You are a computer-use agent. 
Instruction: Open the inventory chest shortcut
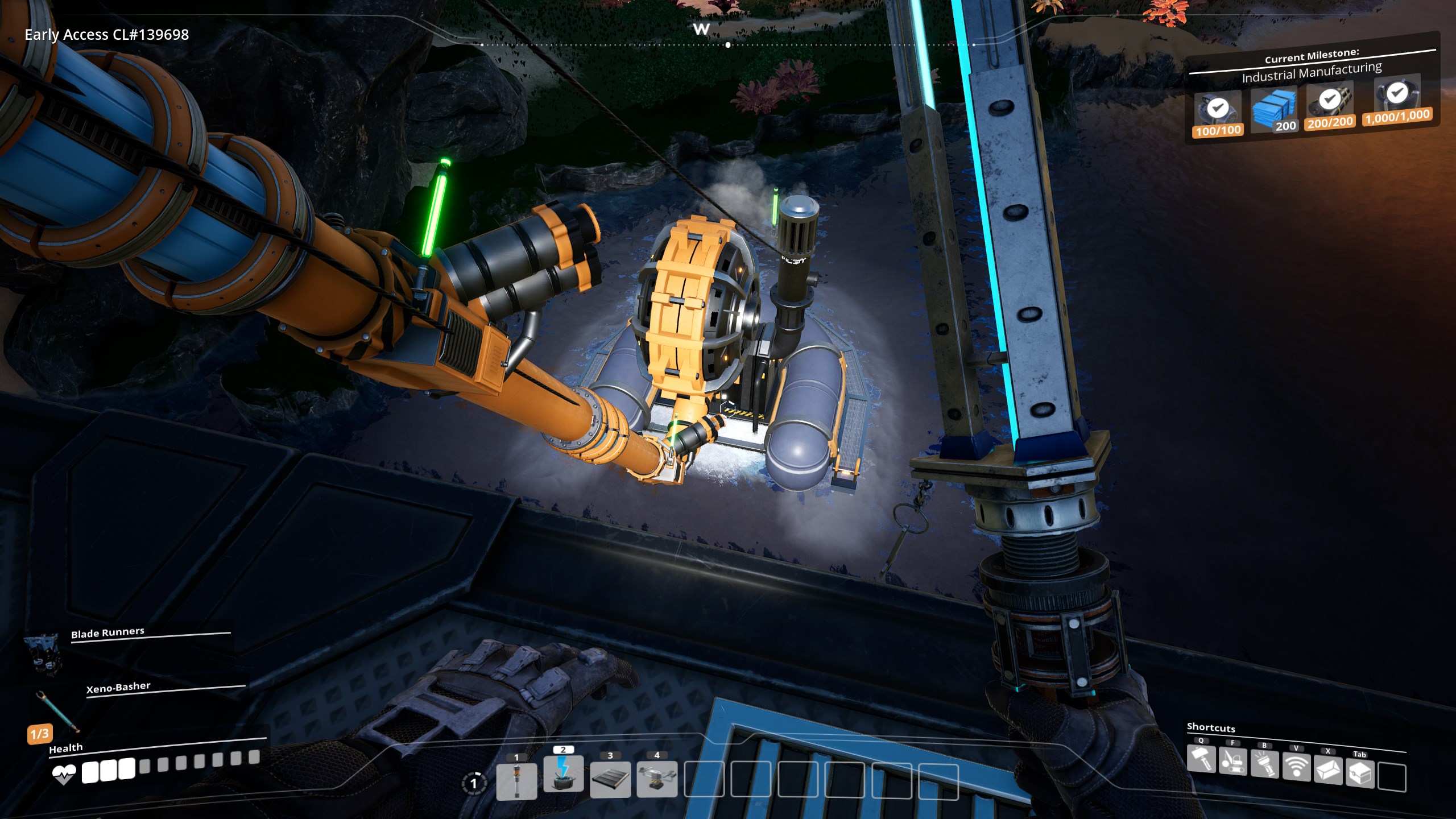click(x=1360, y=773)
